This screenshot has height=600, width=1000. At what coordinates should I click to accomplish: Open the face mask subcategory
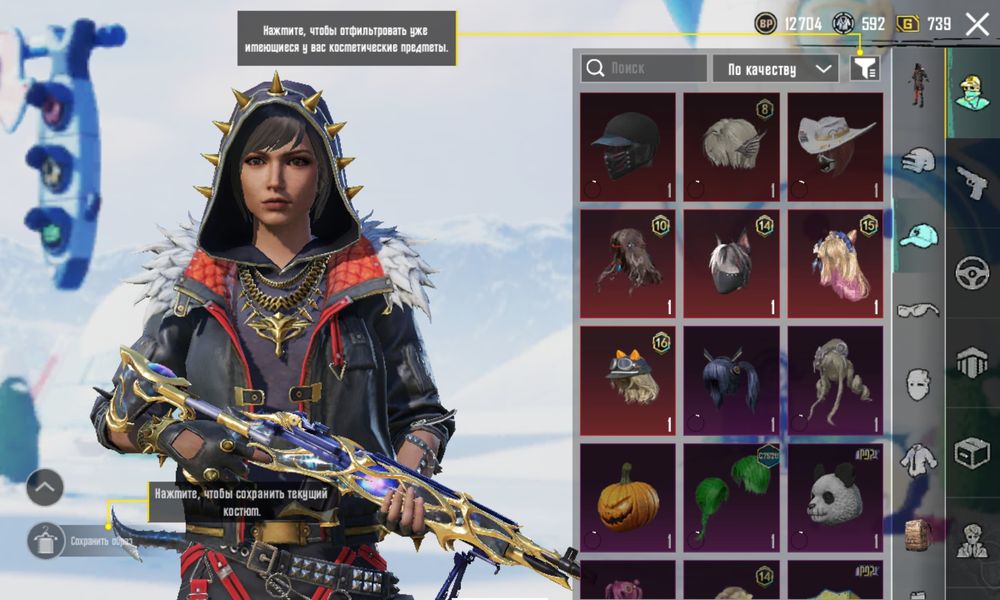pos(918,384)
